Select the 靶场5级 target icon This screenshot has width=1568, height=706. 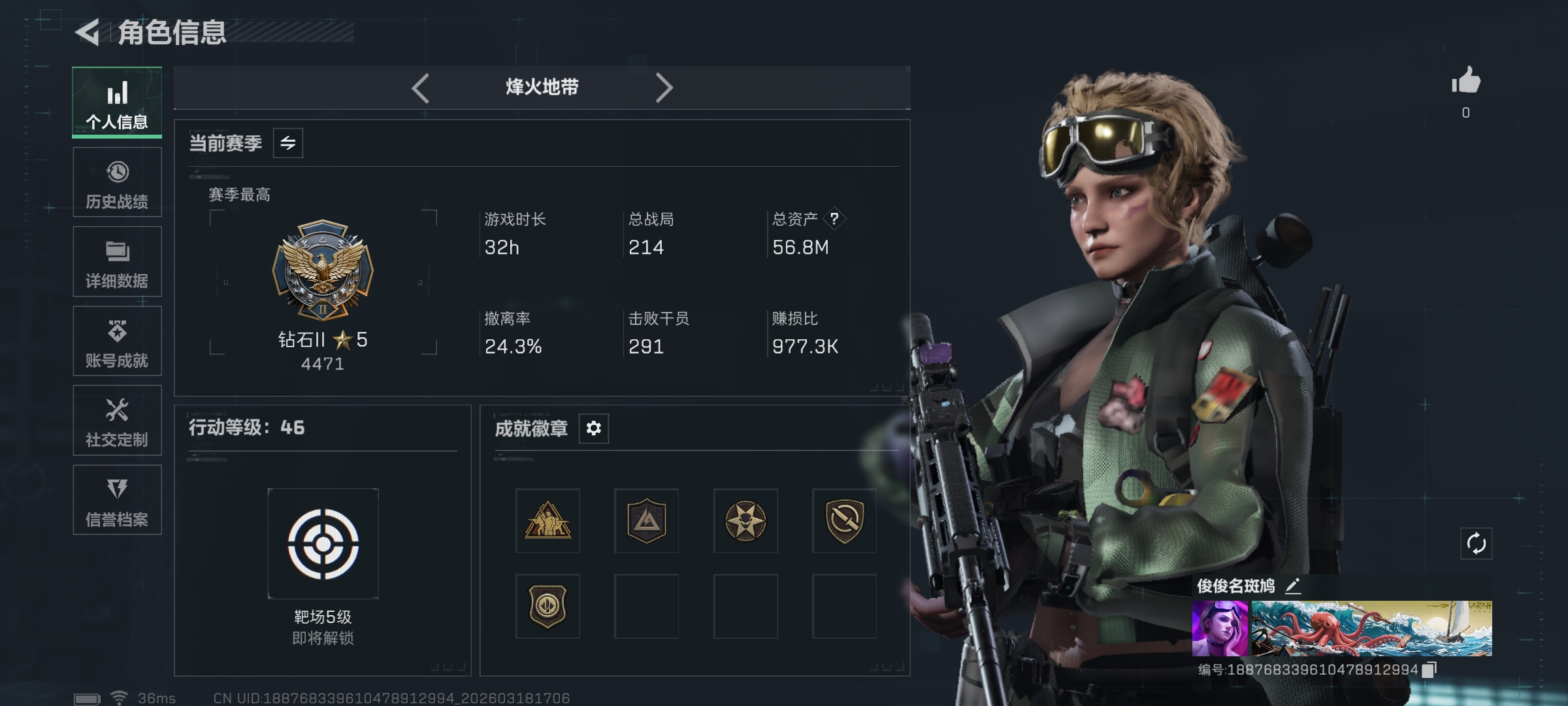323,544
